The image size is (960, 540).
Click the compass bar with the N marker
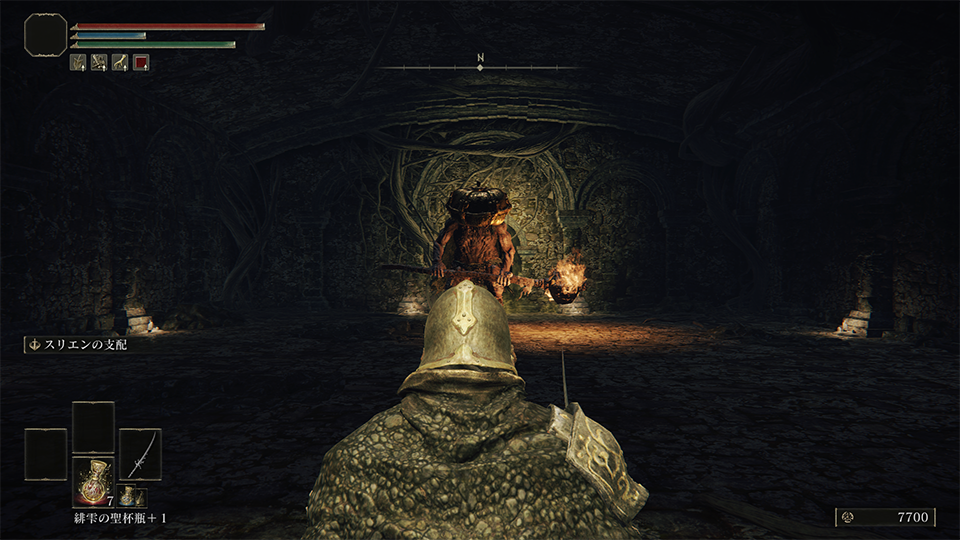pos(480,67)
